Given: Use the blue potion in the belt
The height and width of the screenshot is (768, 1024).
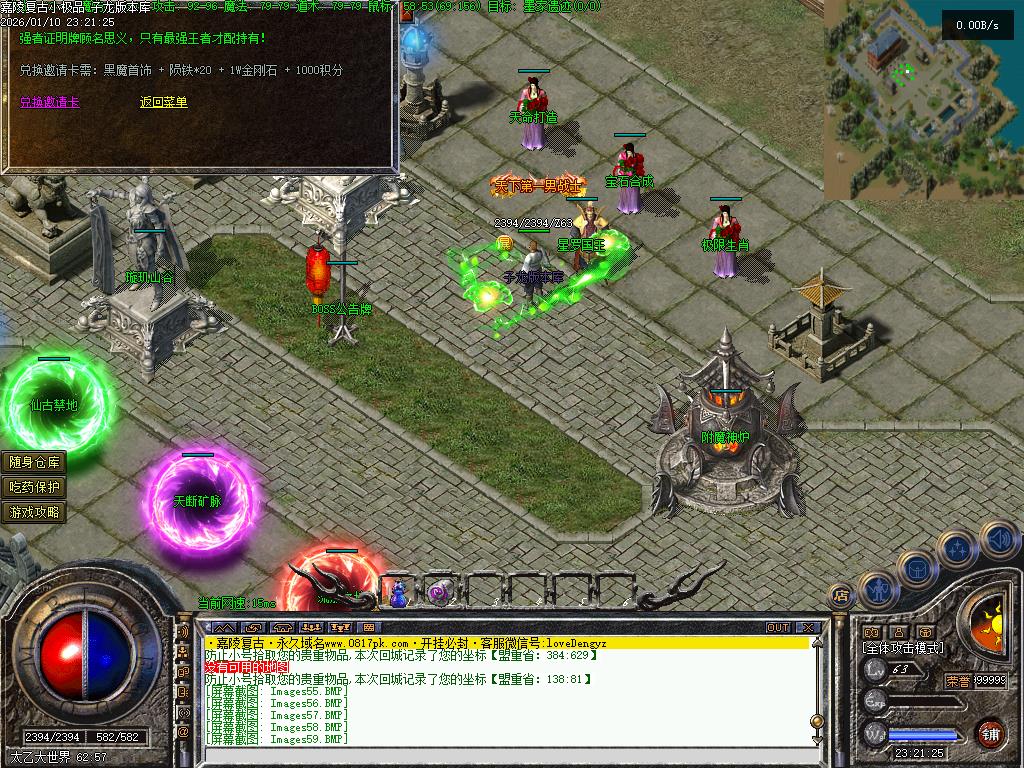Looking at the screenshot, I should click(398, 594).
